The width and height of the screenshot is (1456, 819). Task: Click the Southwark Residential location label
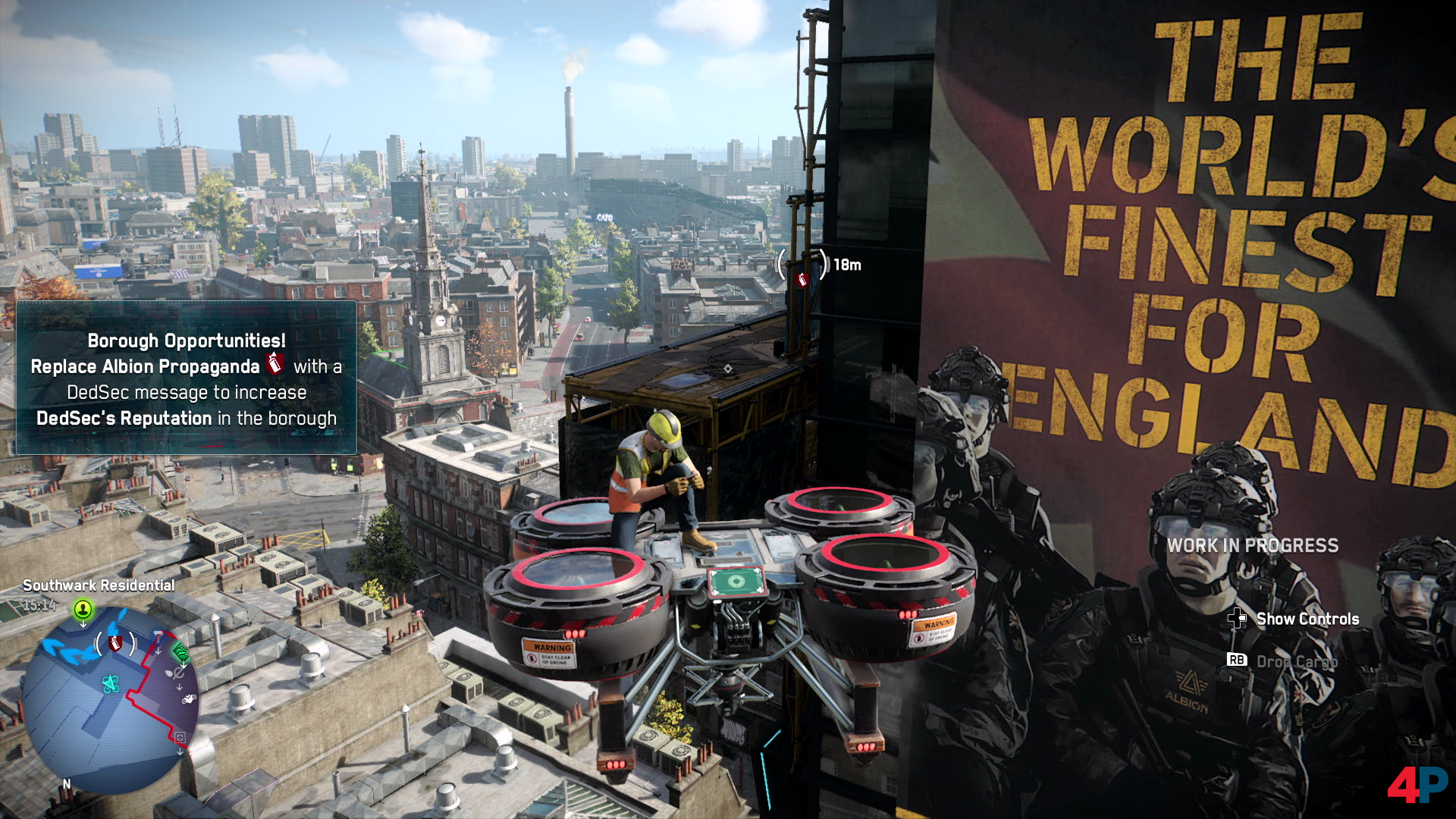99,585
